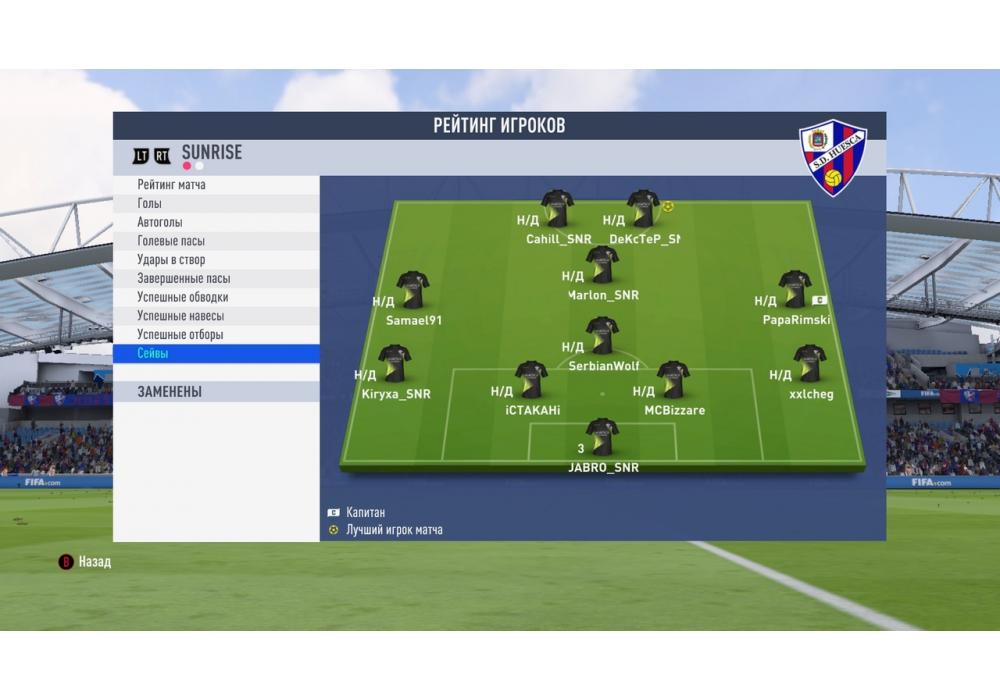The width and height of the screenshot is (1000, 700).
Task: Choose the Голы stat entry
Action: 150,204
